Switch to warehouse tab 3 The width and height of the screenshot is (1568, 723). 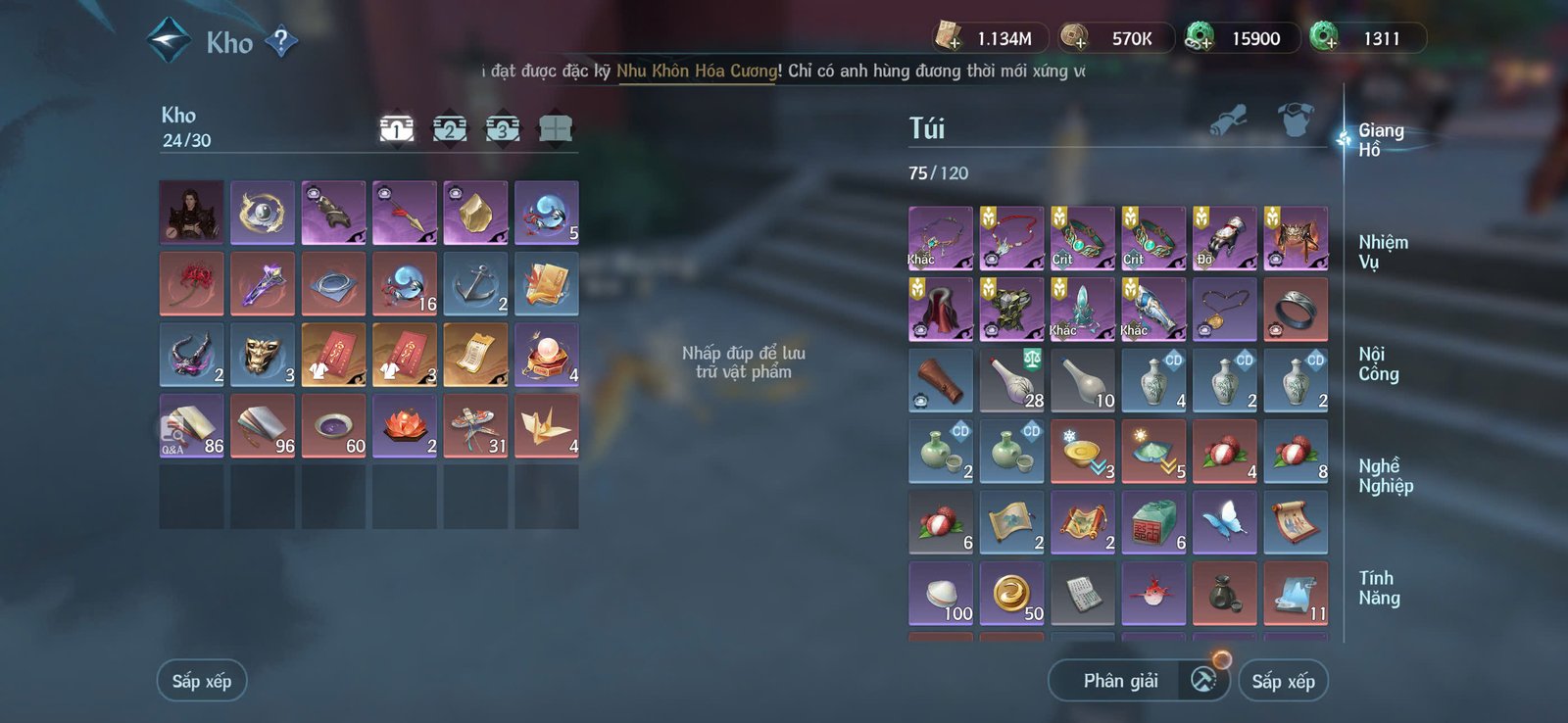click(501, 128)
